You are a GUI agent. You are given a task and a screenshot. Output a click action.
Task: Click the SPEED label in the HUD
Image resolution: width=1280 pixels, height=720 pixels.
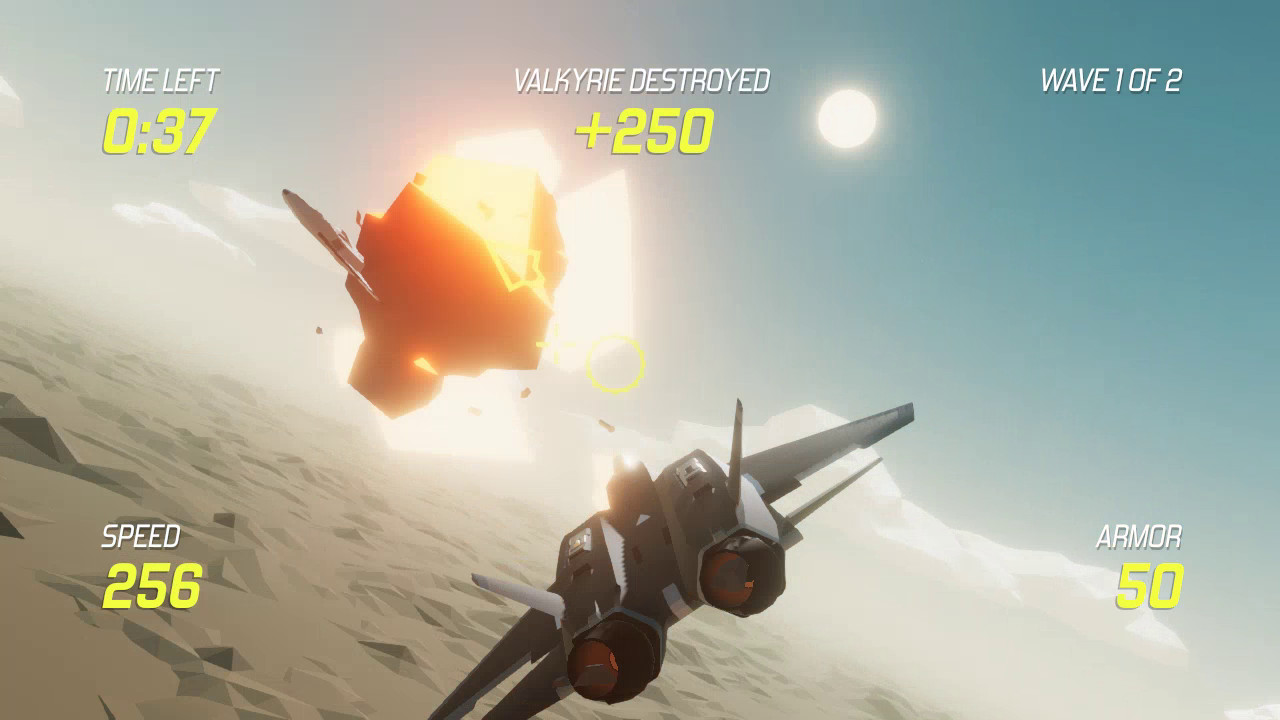pyautogui.click(x=140, y=536)
